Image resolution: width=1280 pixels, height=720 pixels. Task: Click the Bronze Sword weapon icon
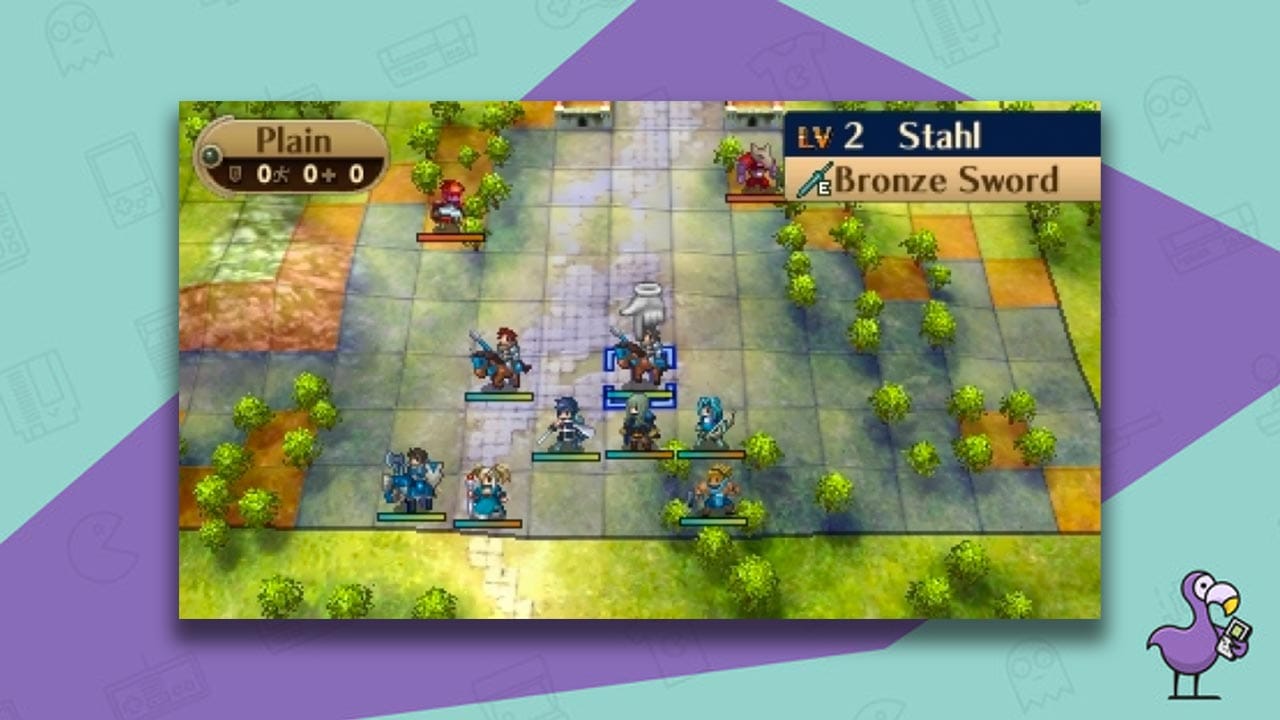(x=811, y=177)
